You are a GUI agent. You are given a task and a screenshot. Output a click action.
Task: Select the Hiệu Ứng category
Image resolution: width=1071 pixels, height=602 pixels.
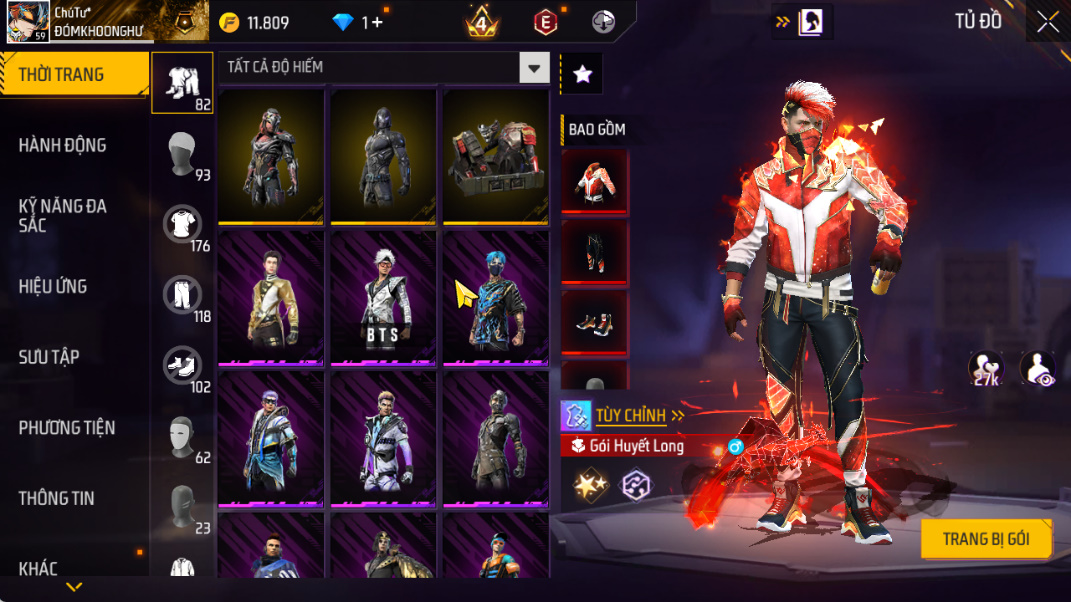[x=53, y=287]
